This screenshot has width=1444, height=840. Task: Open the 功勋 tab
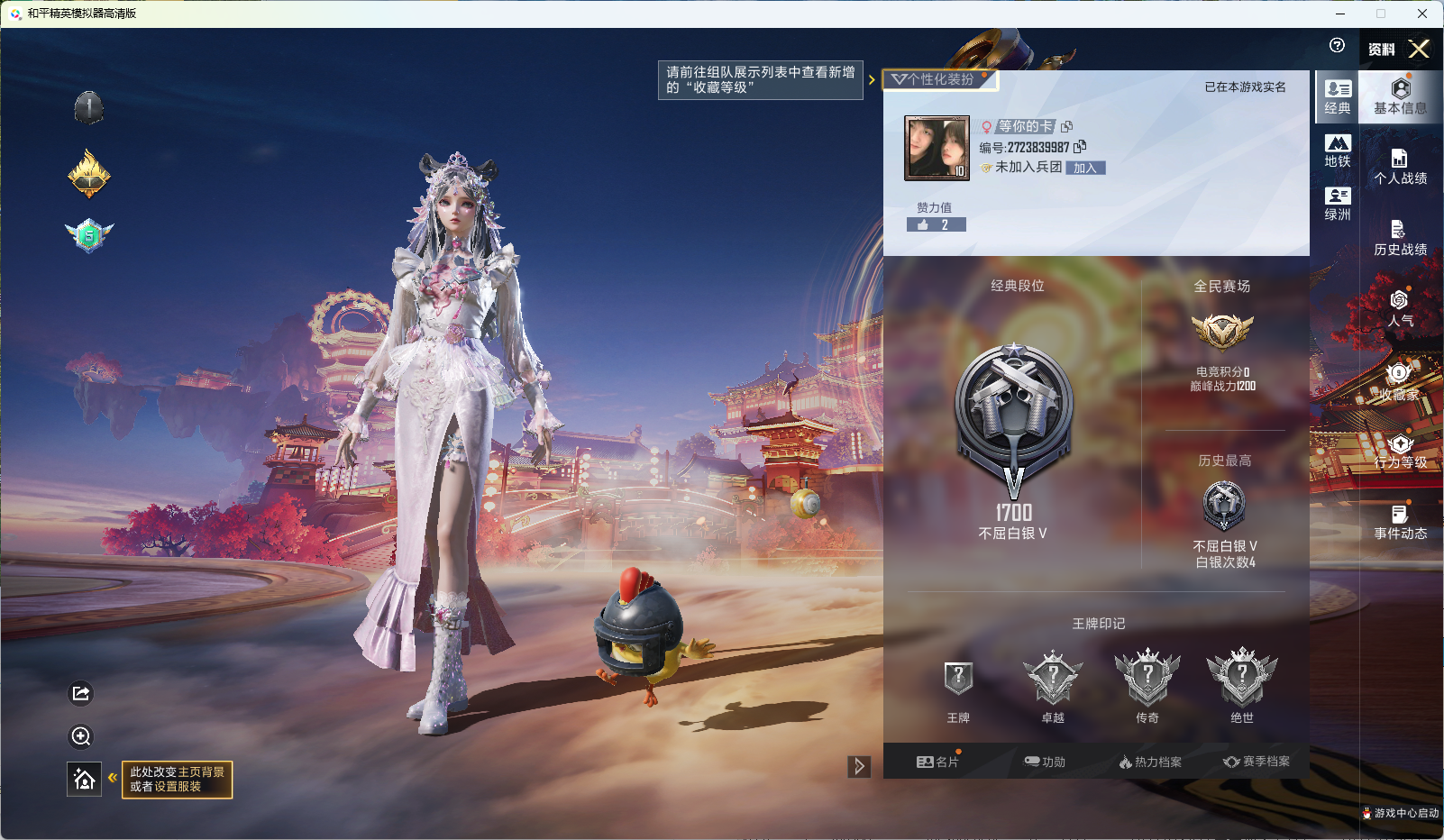click(x=1046, y=762)
